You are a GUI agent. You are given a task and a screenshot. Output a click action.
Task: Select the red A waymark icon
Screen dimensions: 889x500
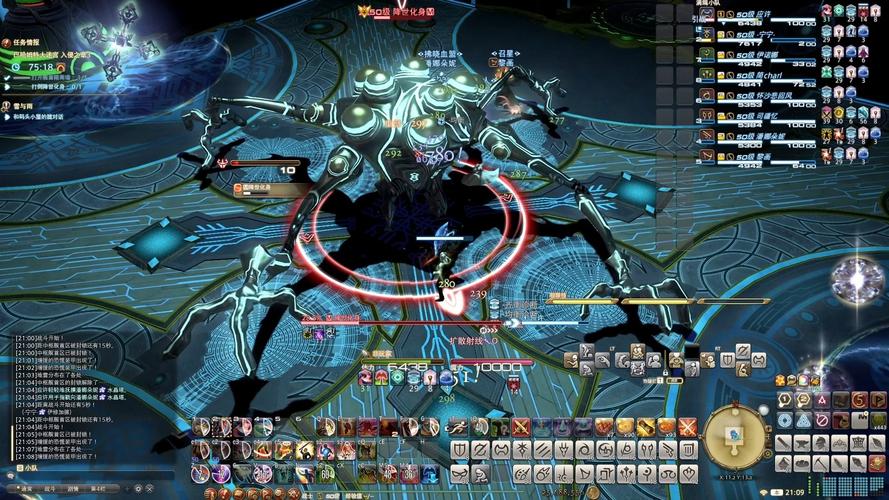pos(822,401)
